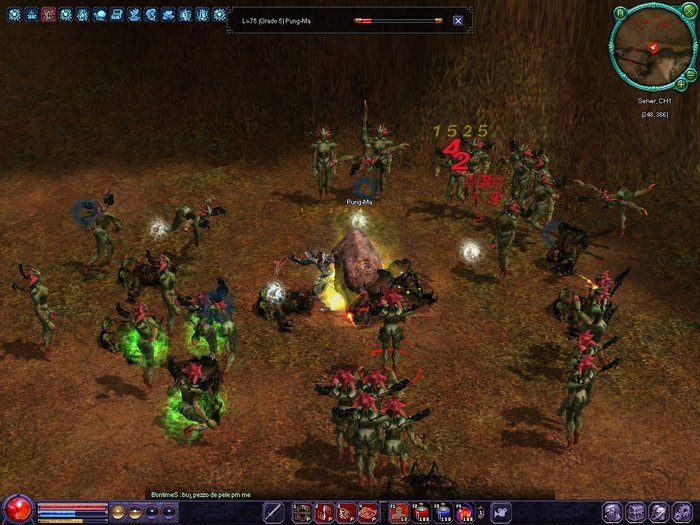Image resolution: width=700 pixels, height=525 pixels.
Task: Open the character window from the taskbar
Action: [x=611, y=512]
